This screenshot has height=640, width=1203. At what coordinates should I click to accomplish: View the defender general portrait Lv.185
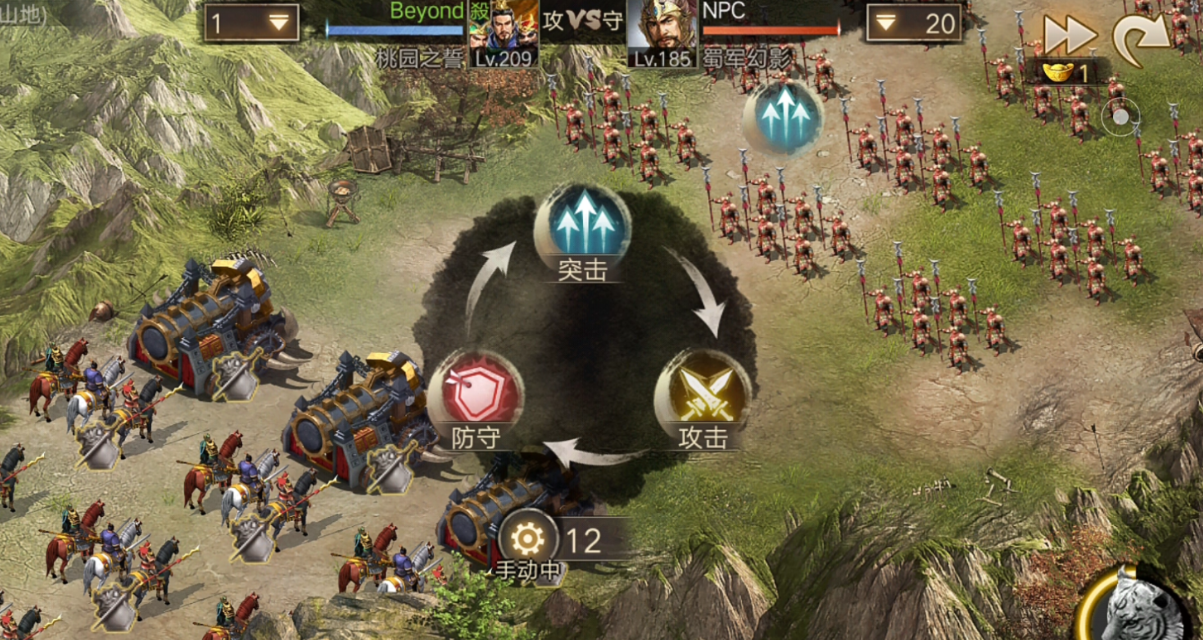(662, 32)
